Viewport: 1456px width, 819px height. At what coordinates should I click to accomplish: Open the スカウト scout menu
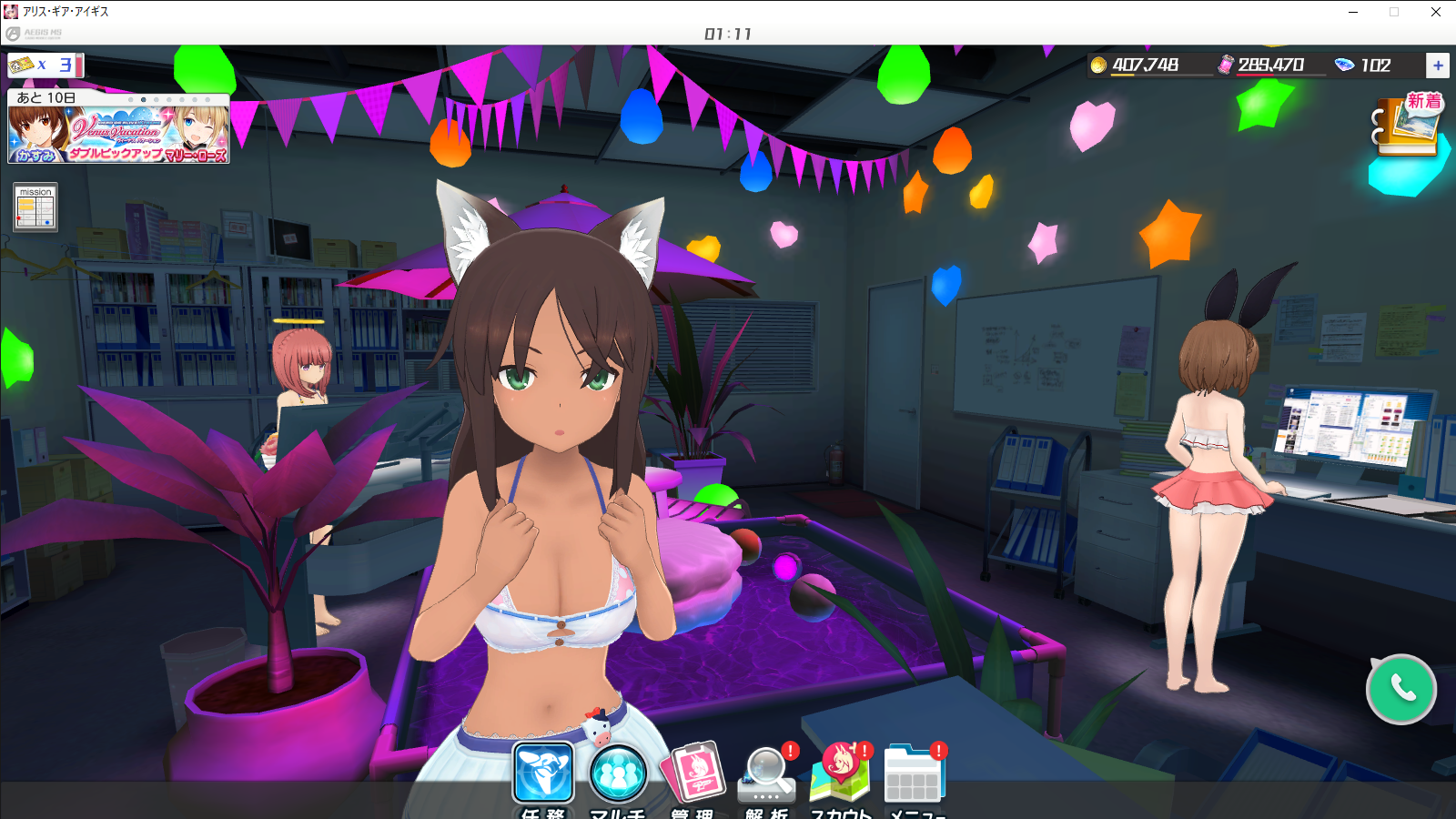(x=842, y=775)
